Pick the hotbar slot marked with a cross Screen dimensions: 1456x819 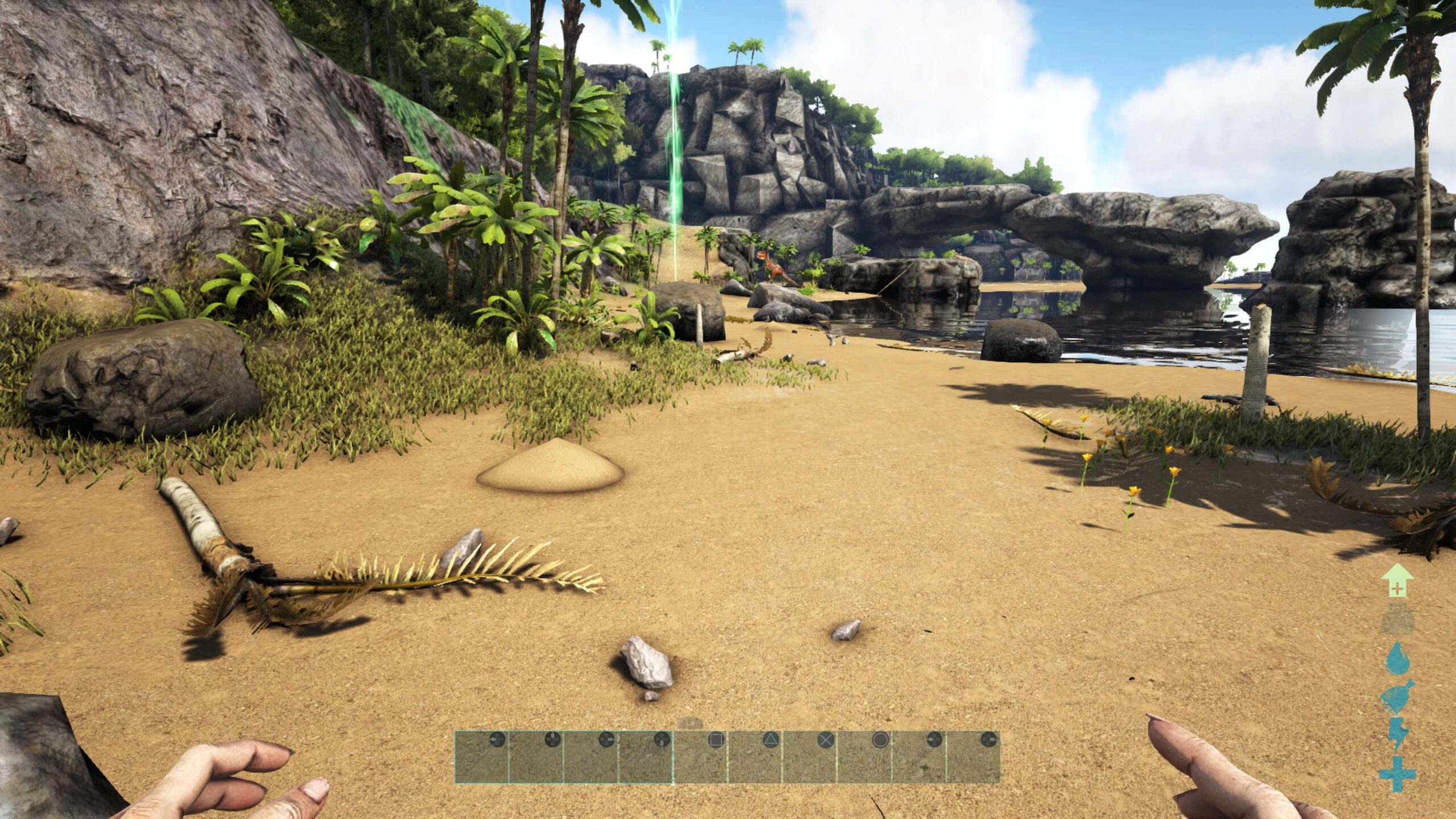(x=809, y=757)
